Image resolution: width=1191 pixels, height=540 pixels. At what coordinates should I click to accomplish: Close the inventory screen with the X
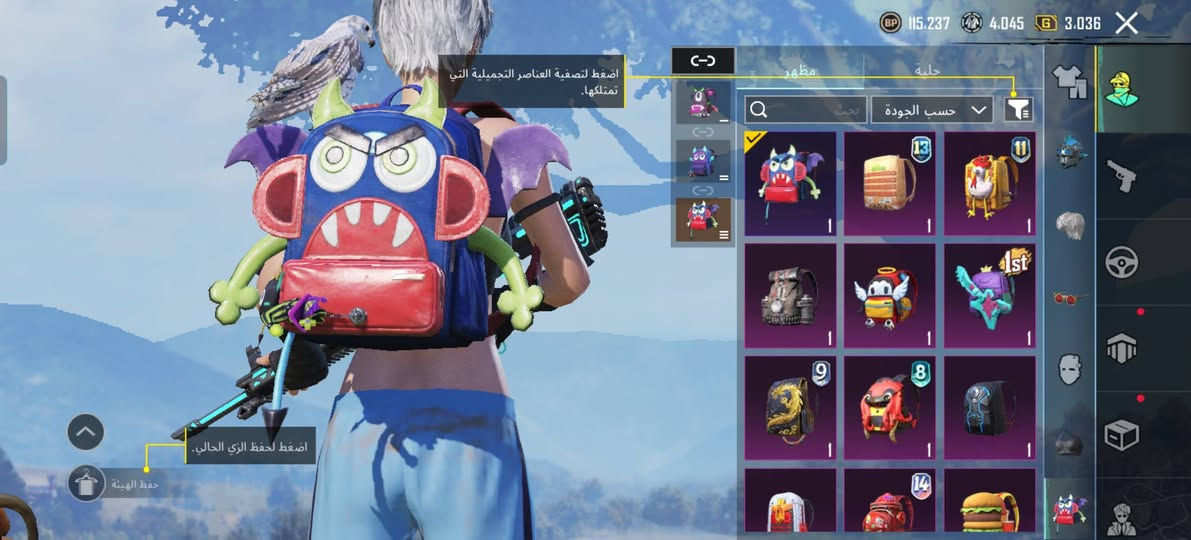(1126, 23)
